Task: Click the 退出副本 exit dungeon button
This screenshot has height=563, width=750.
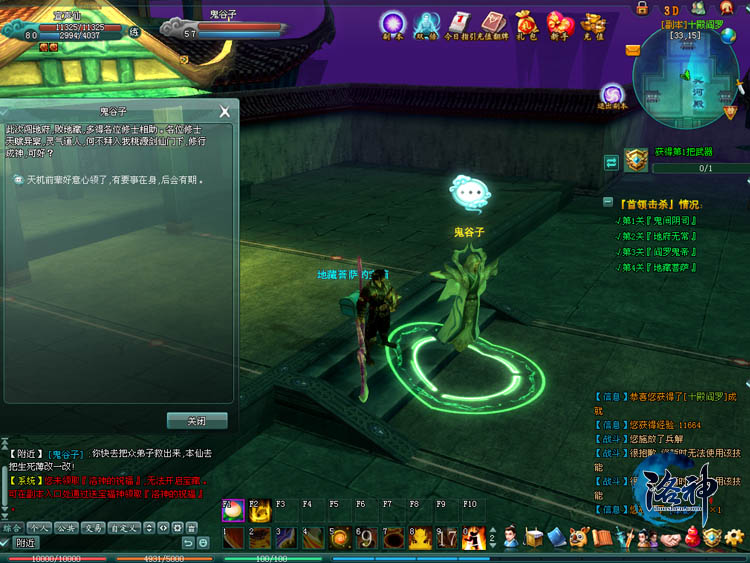Action: point(610,95)
